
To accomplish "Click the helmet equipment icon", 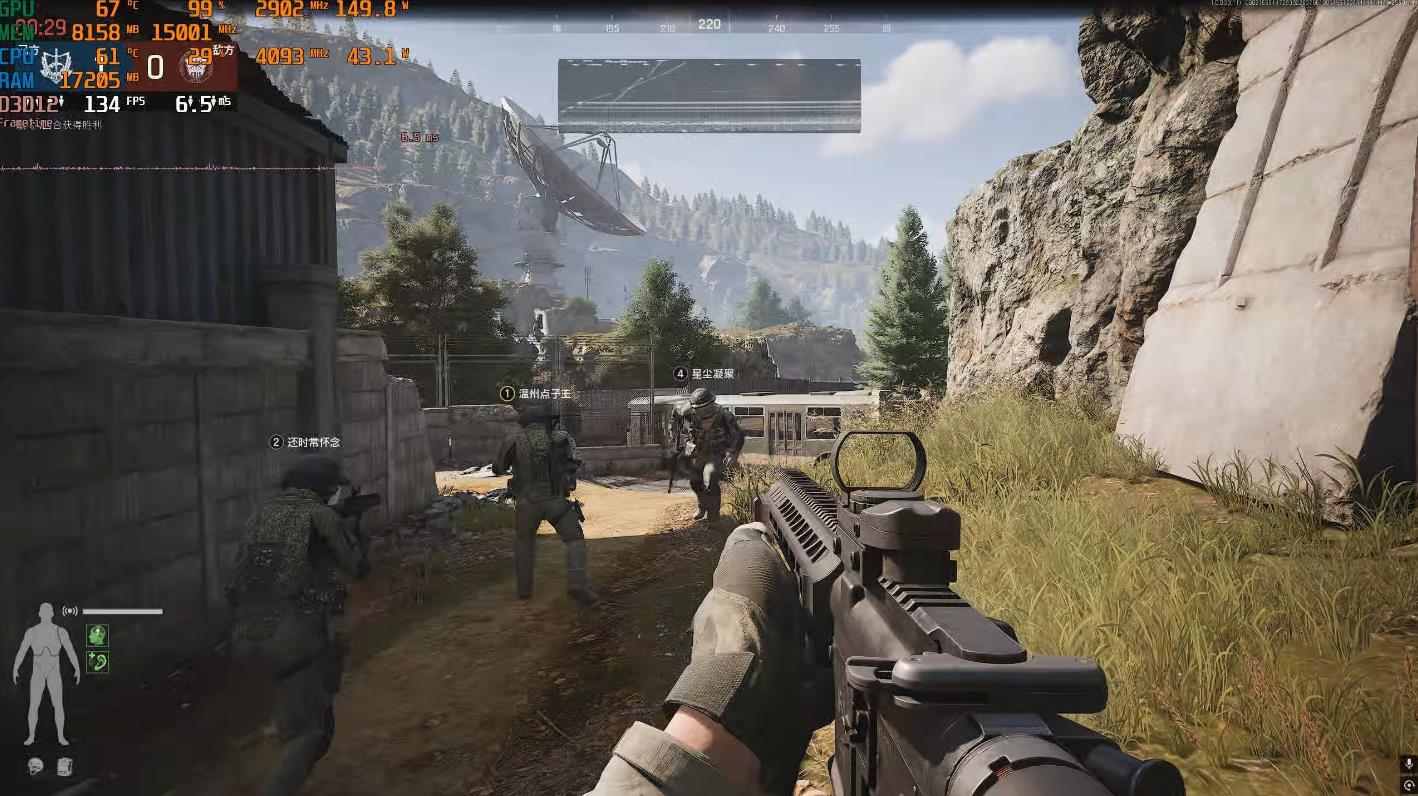I will pyautogui.click(x=36, y=767).
